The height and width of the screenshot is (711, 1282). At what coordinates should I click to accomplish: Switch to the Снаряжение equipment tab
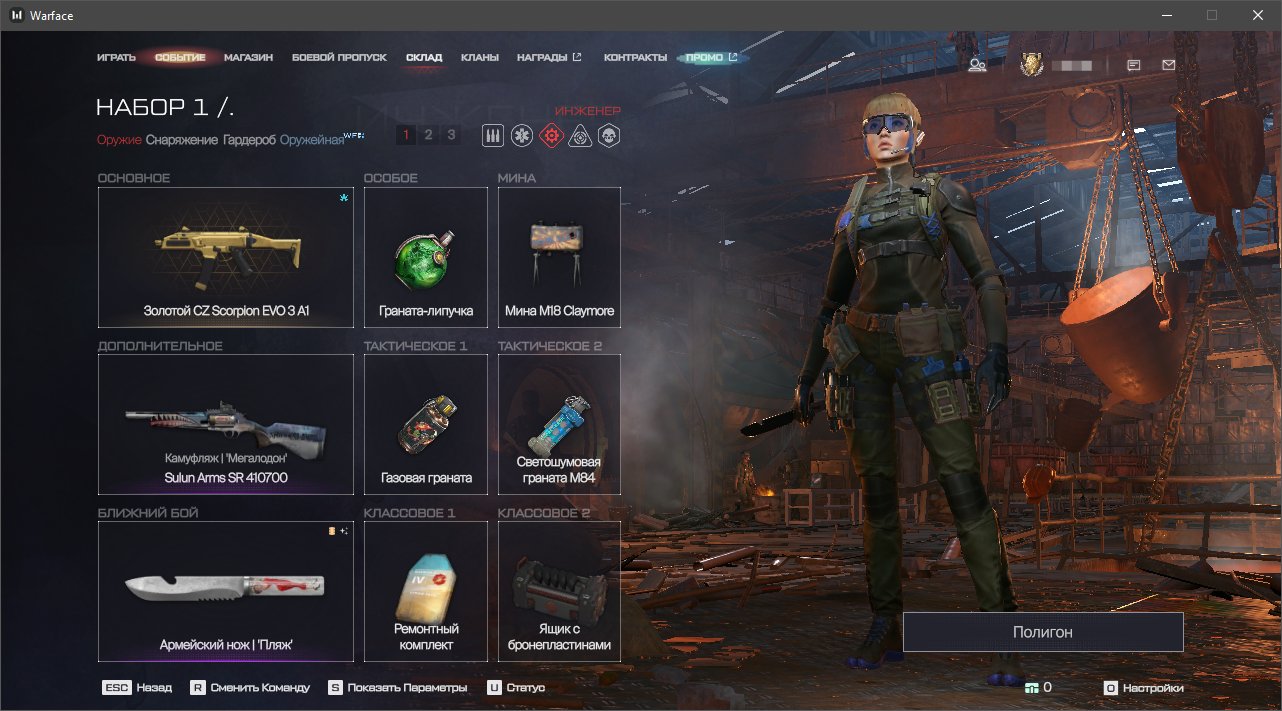(x=181, y=140)
